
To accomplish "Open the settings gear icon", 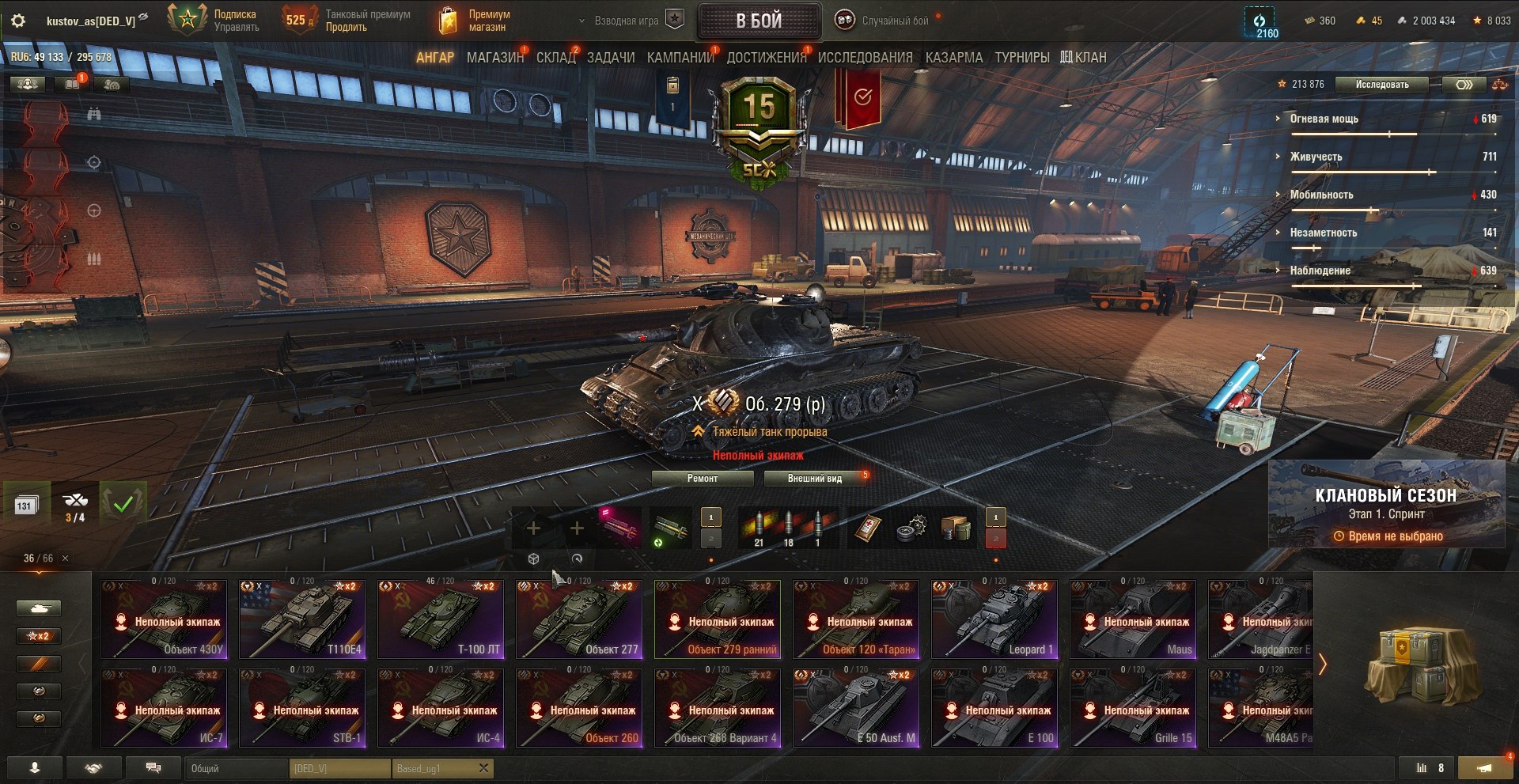I will pos(18,21).
